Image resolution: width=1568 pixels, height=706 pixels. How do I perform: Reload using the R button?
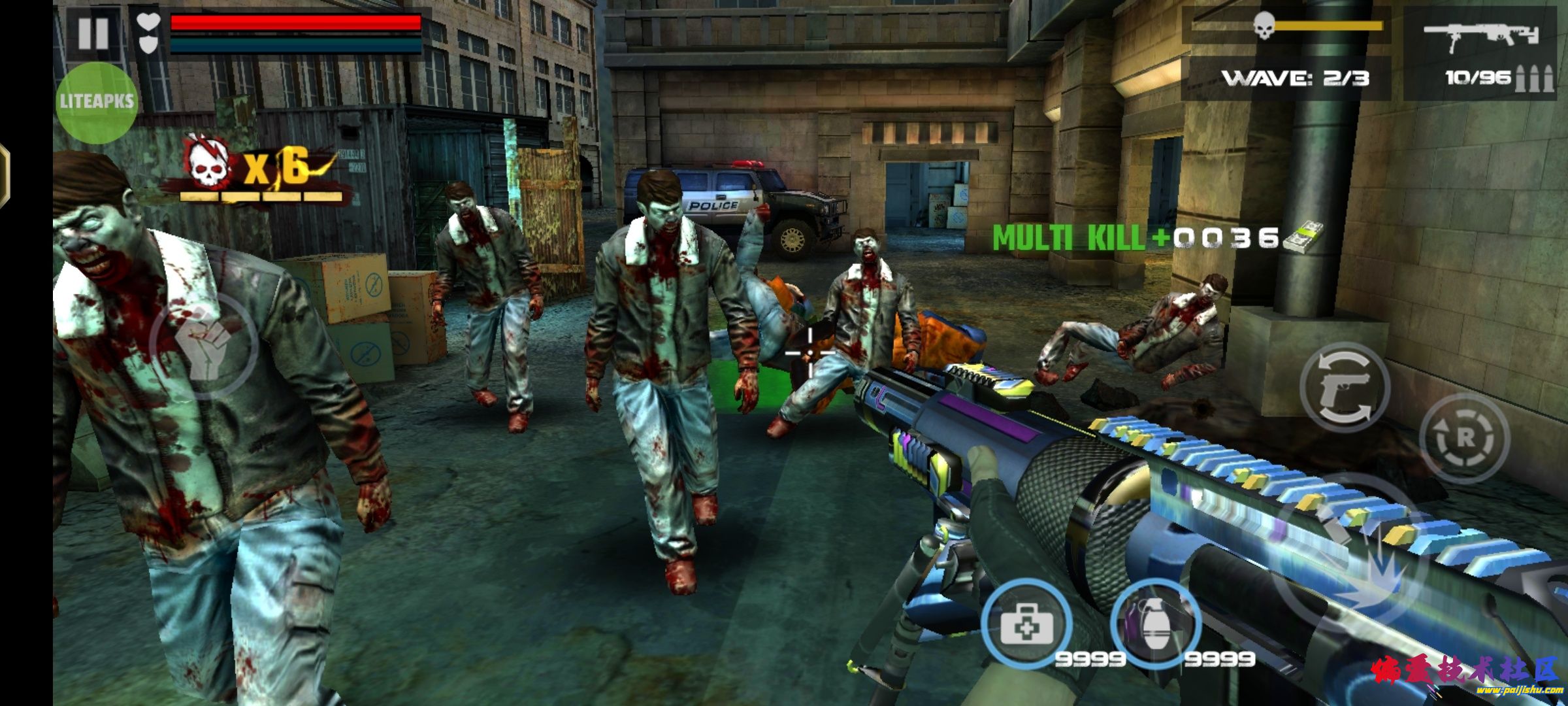pyautogui.click(x=1464, y=439)
